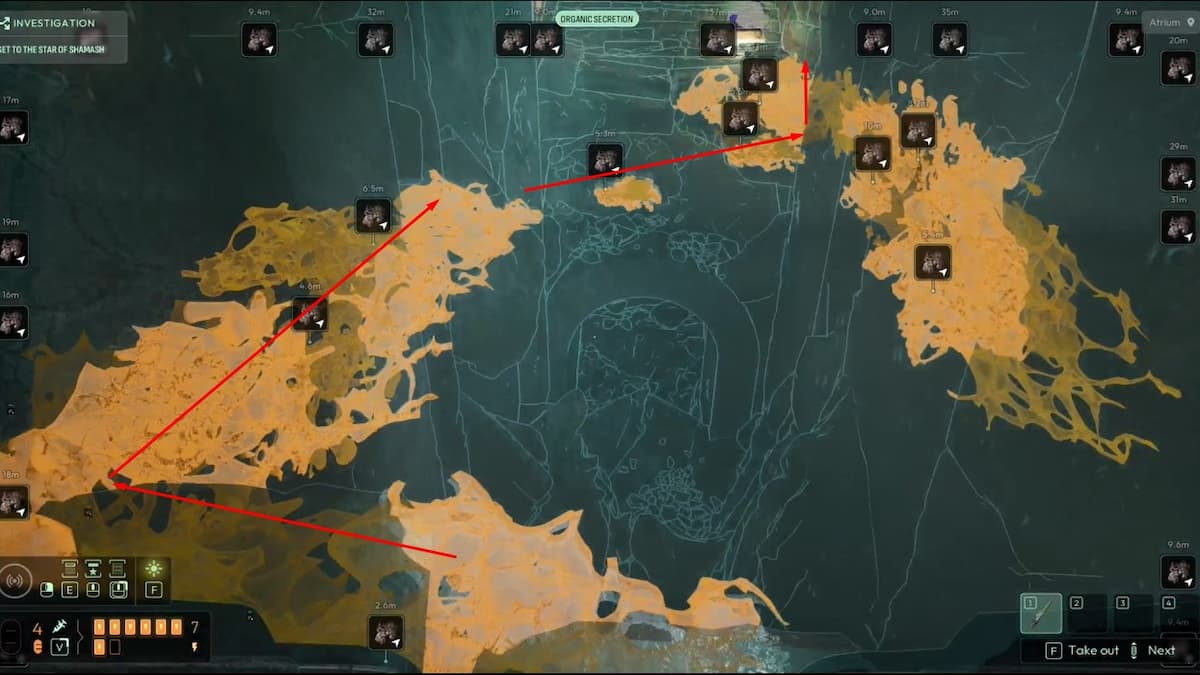Click the Organic Secretion scan label

click(597, 18)
